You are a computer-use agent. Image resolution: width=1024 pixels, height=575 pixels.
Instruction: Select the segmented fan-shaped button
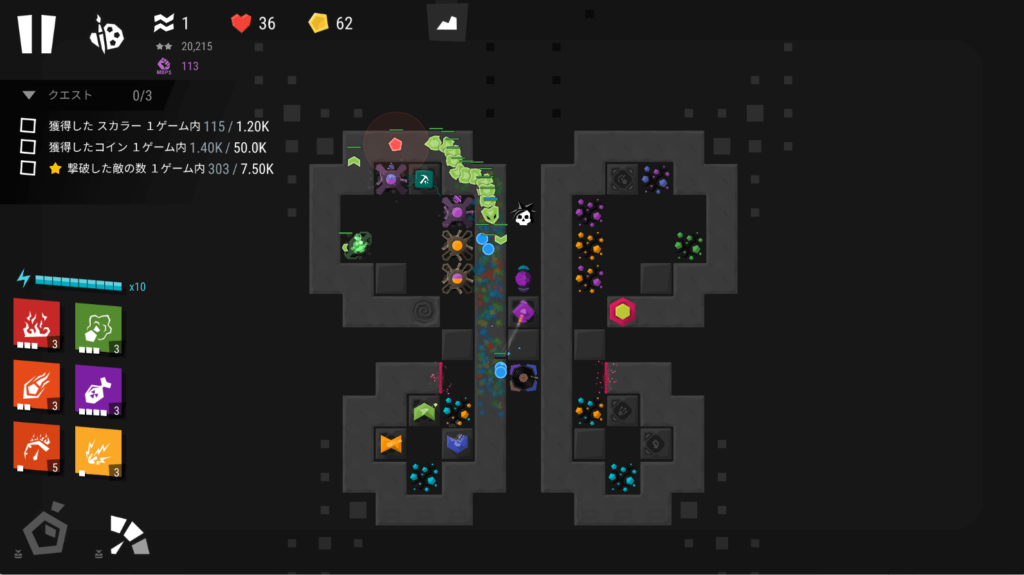pos(129,534)
